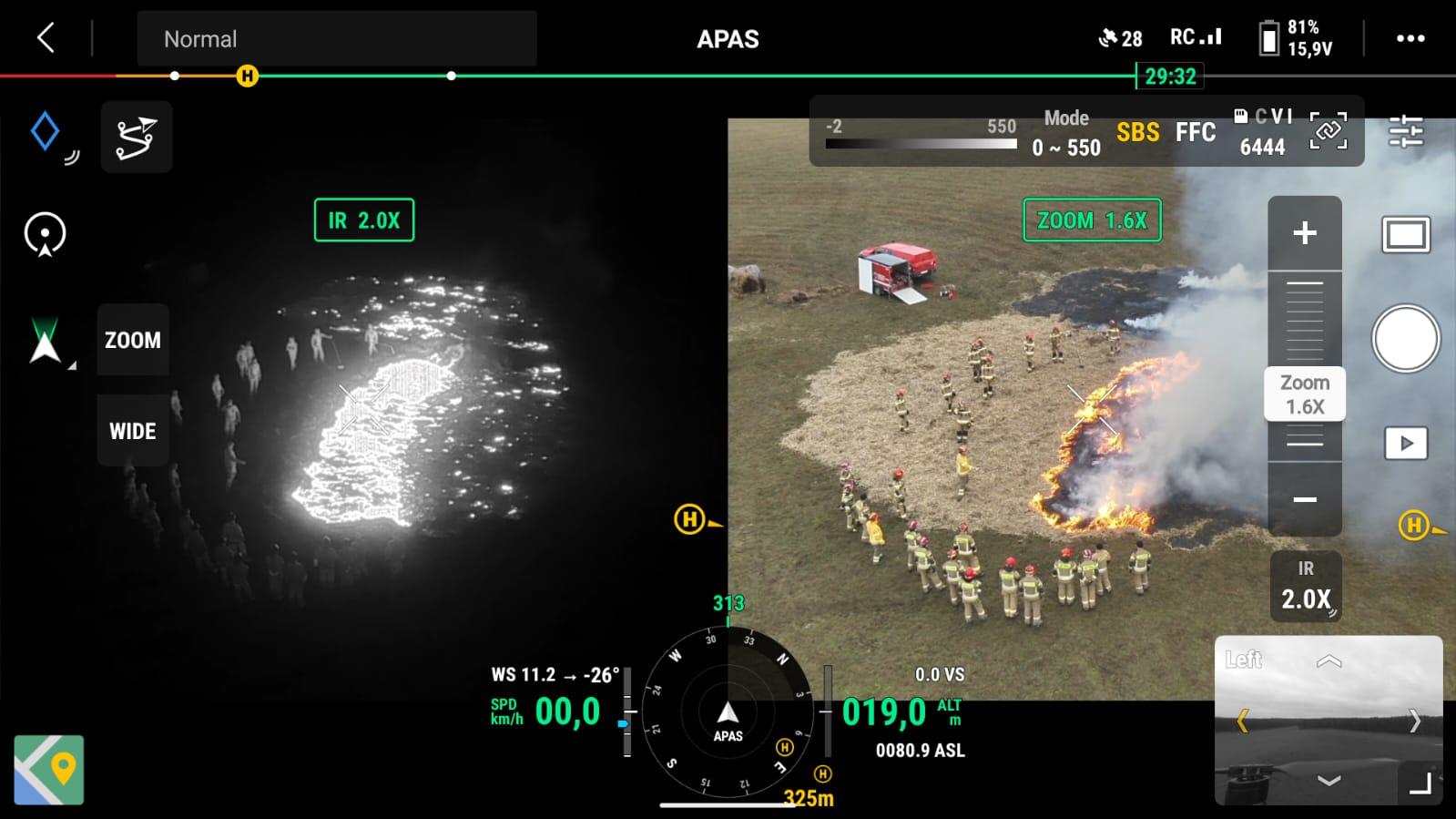Select the IR 2.0X zoom button
Viewport: 1456px width, 819px height.
tap(1305, 587)
